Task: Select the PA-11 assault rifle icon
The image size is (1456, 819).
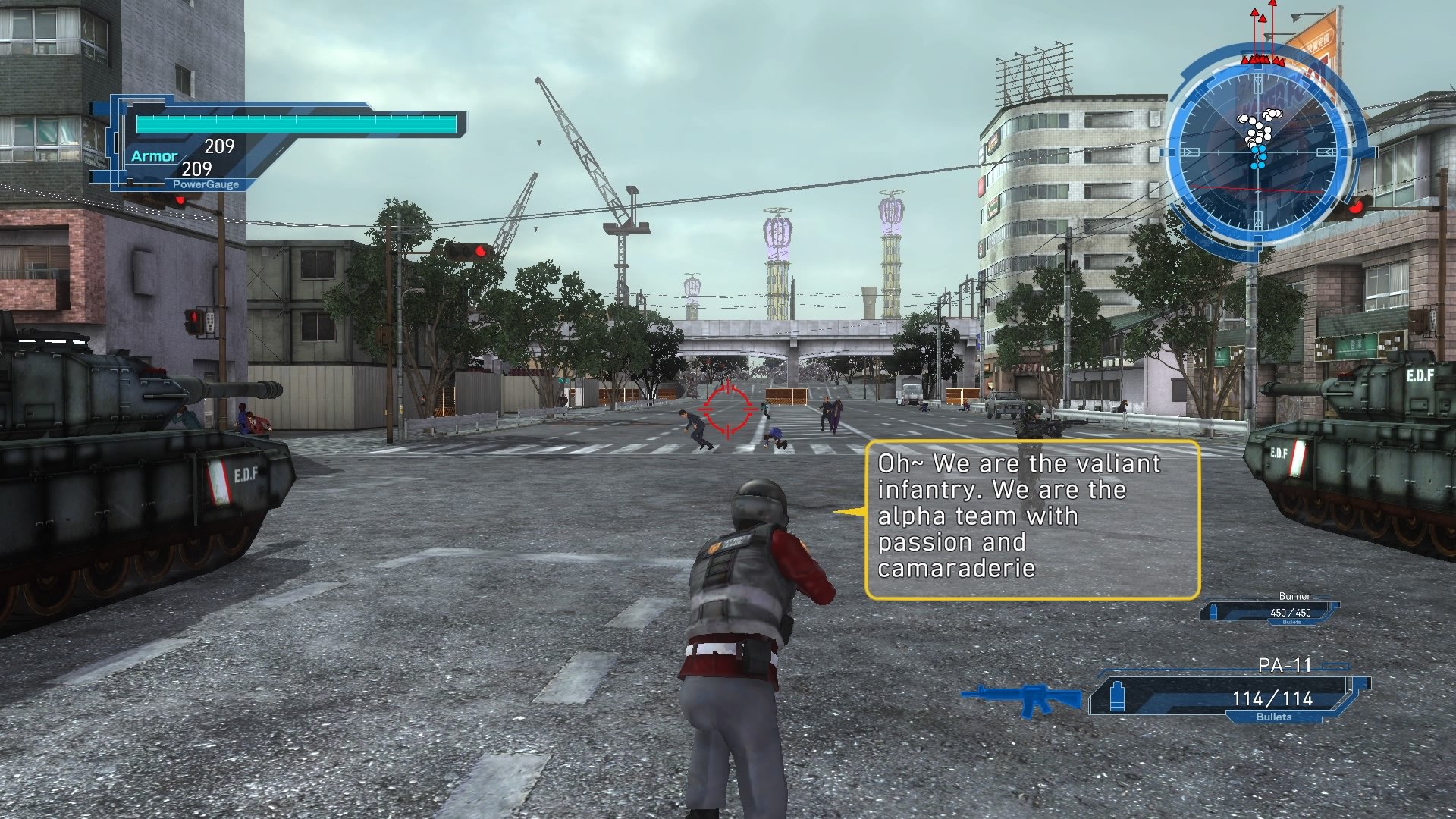Action: click(1025, 697)
